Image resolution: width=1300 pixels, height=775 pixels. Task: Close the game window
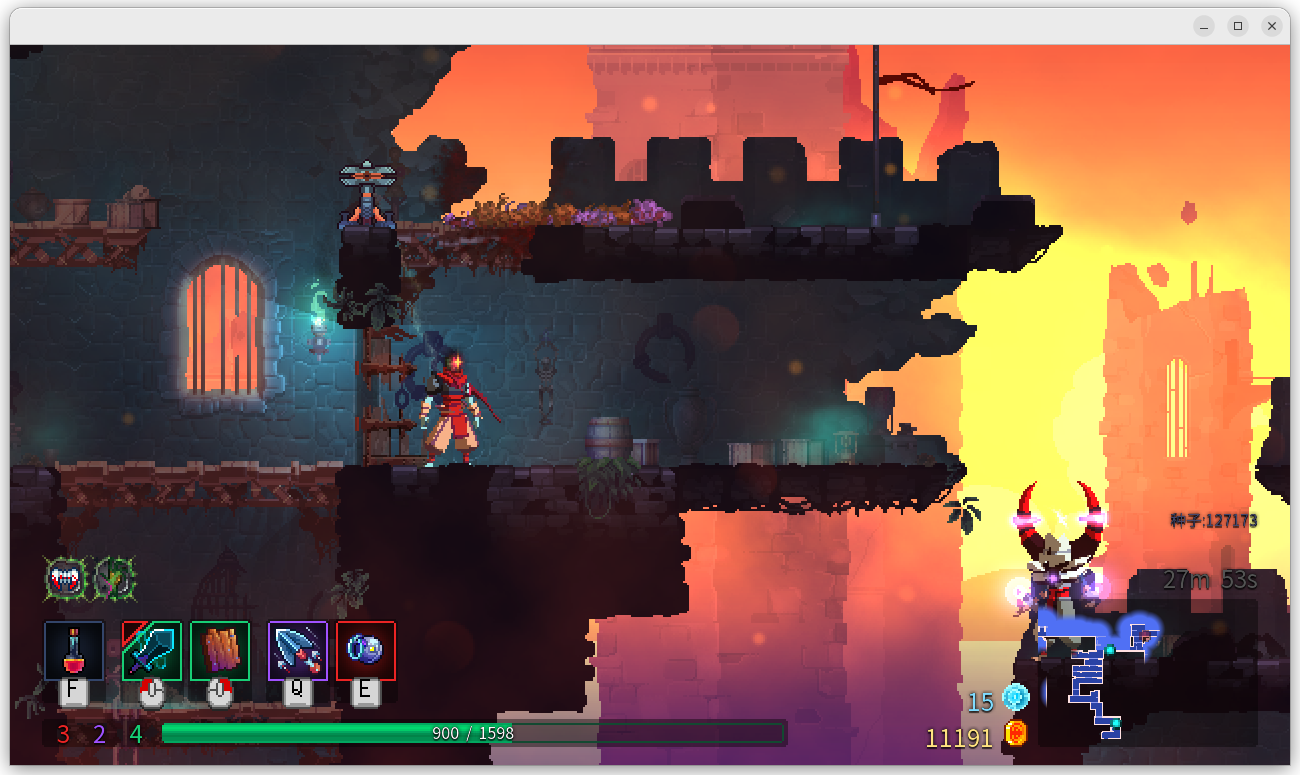click(x=1271, y=26)
